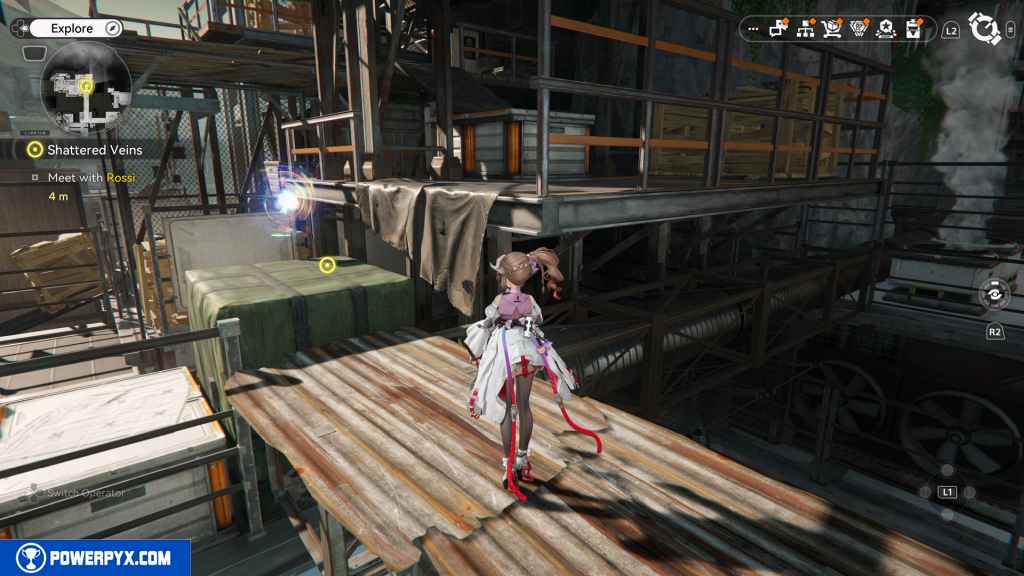Open the three-dots more menu
Viewport: 1024px width, 576px height.
point(753,30)
